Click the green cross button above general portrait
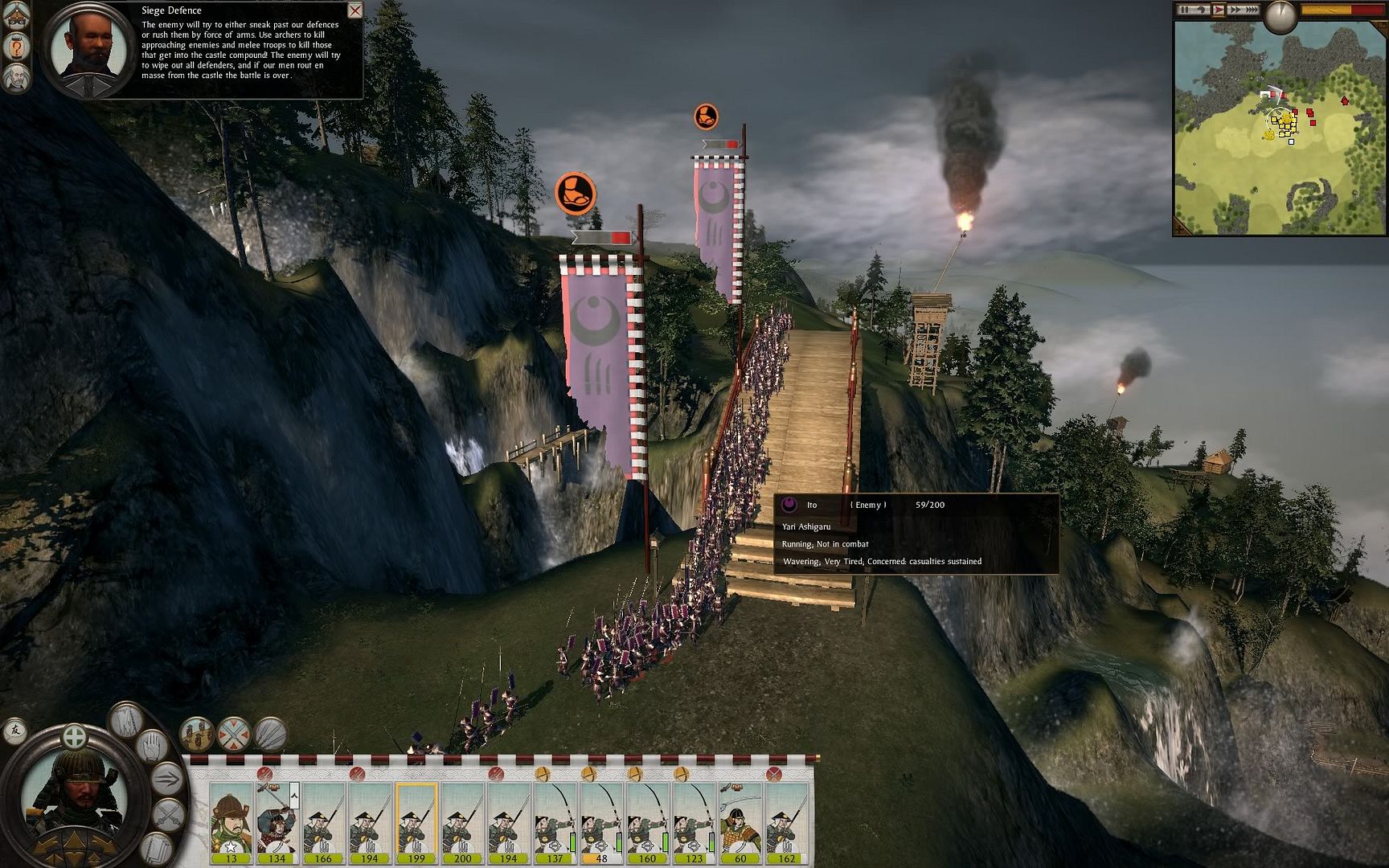The image size is (1389, 868). [x=74, y=735]
